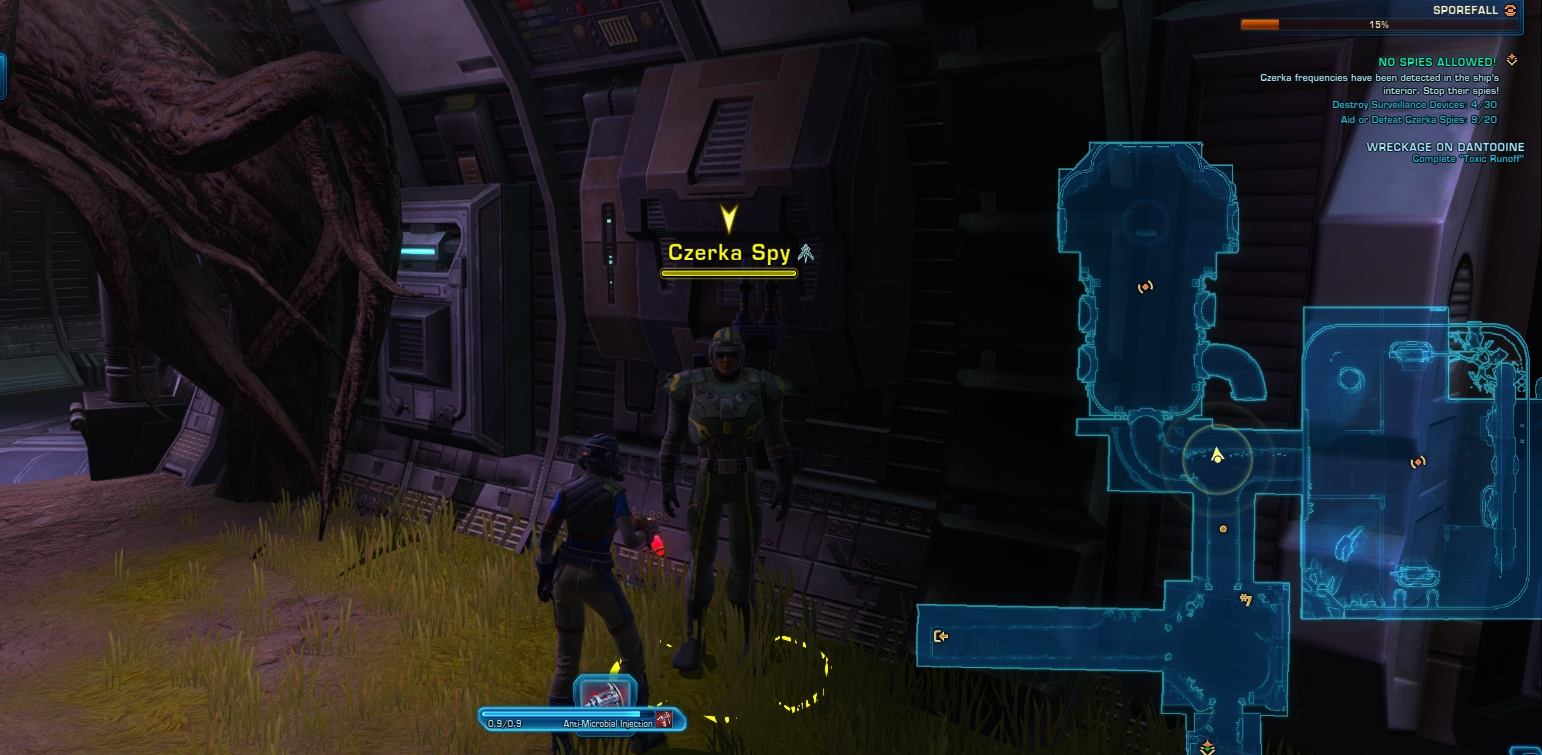Click the exit door marker on the map
This screenshot has width=1542, height=755.
point(940,636)
